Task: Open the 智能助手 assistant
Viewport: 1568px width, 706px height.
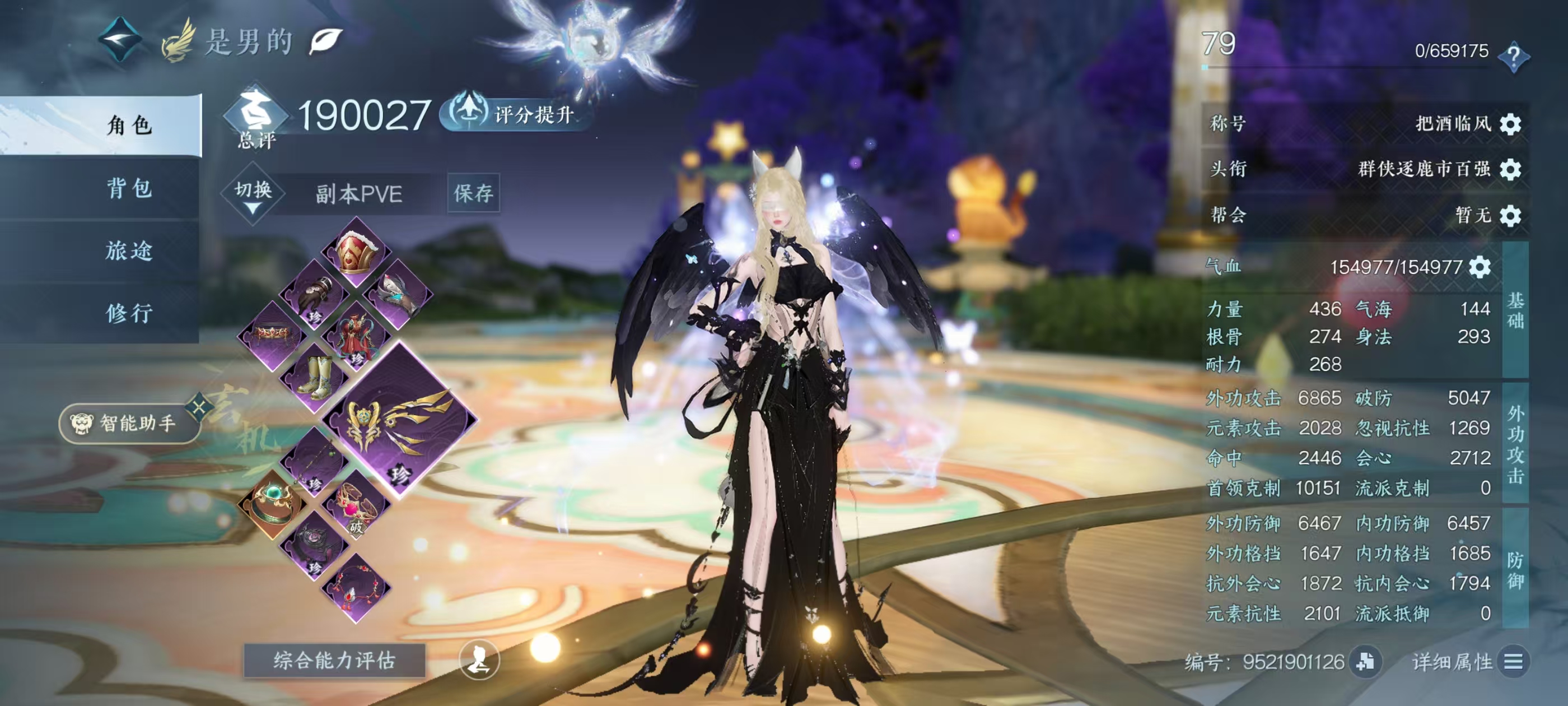Action: coord(129,422)
